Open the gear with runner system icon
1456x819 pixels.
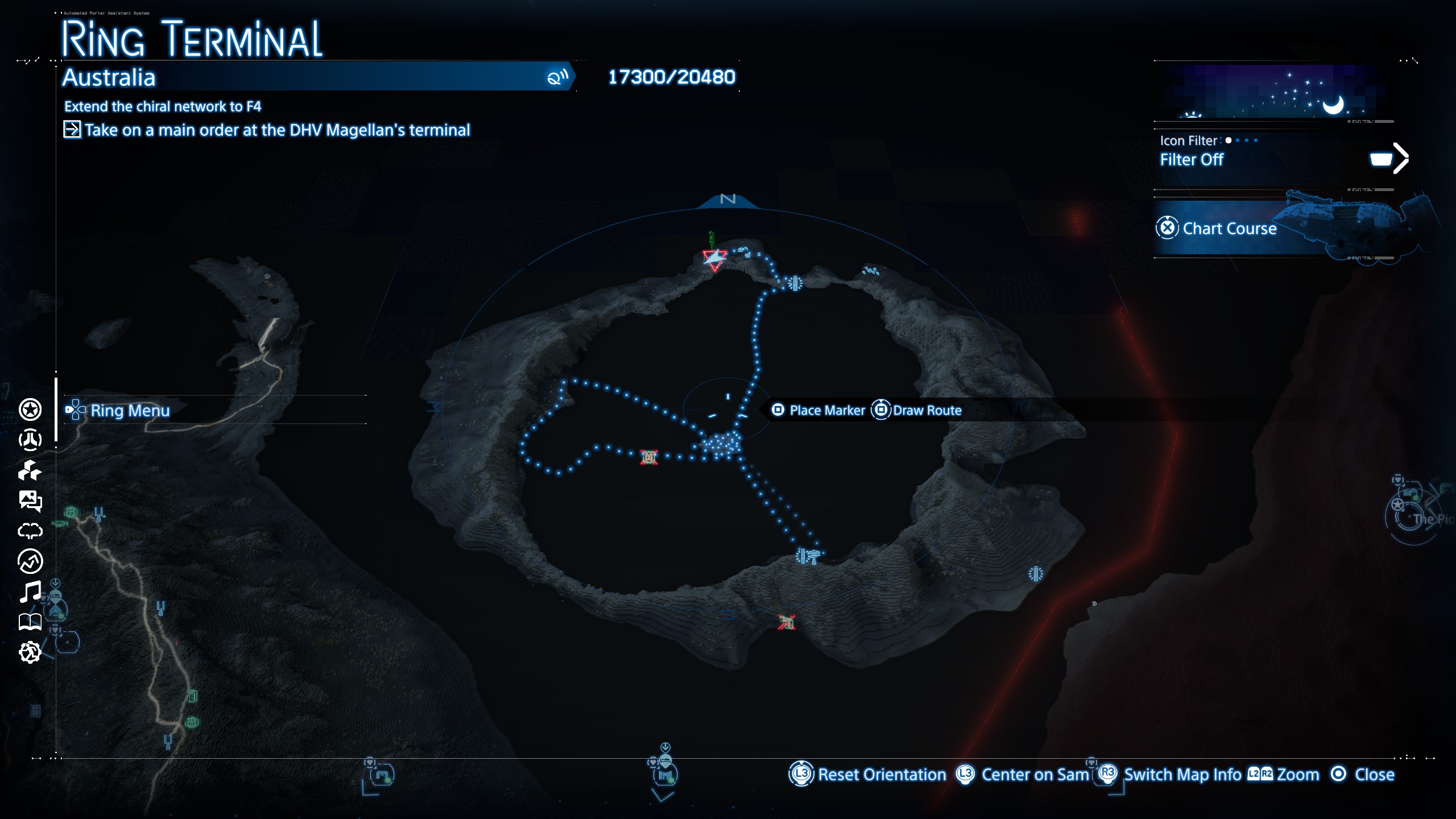click(x=30, y=652)
